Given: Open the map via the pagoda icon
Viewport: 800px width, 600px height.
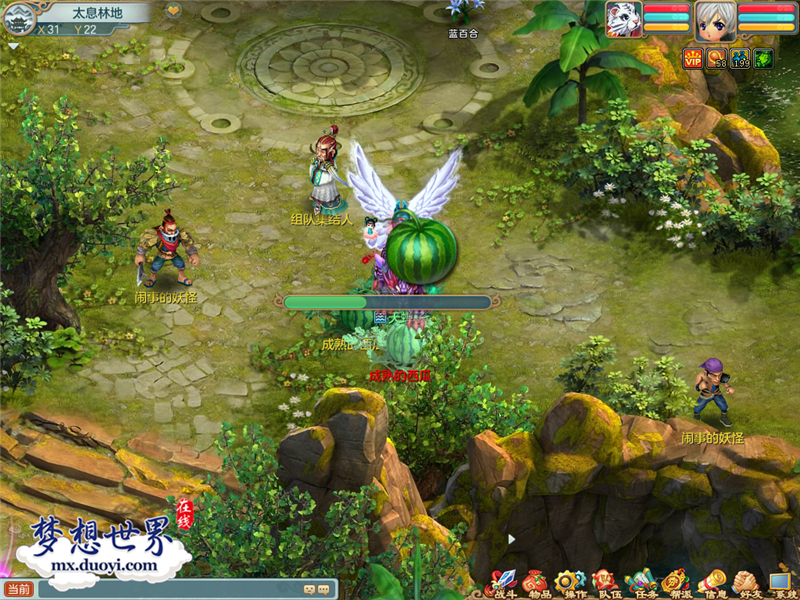Looking at the screenshot, I should [17, 17].
